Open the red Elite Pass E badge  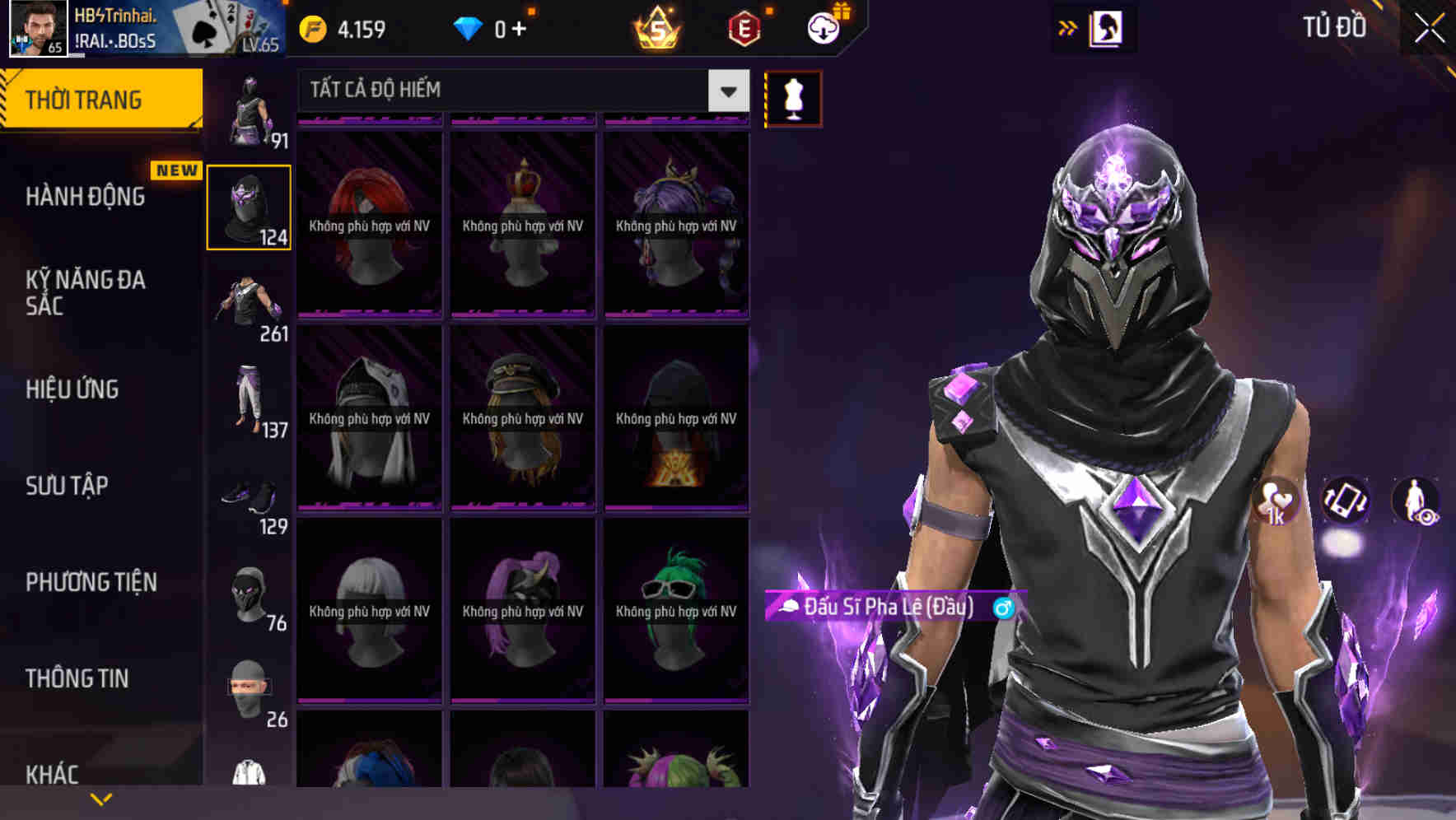[740, 27]
